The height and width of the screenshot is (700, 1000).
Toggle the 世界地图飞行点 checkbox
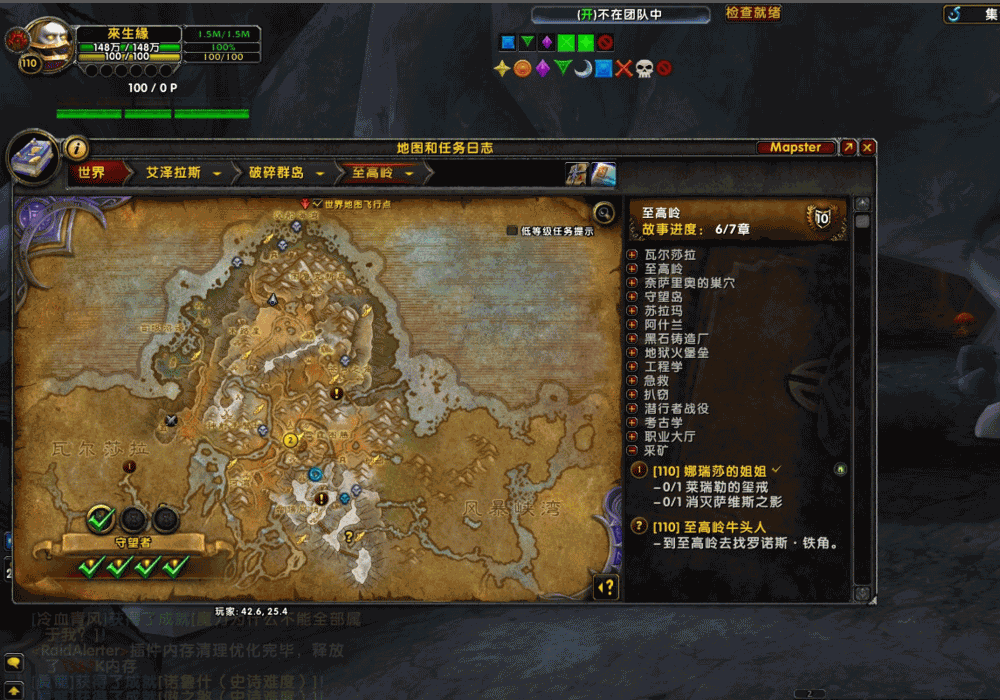tap(317, 204)
